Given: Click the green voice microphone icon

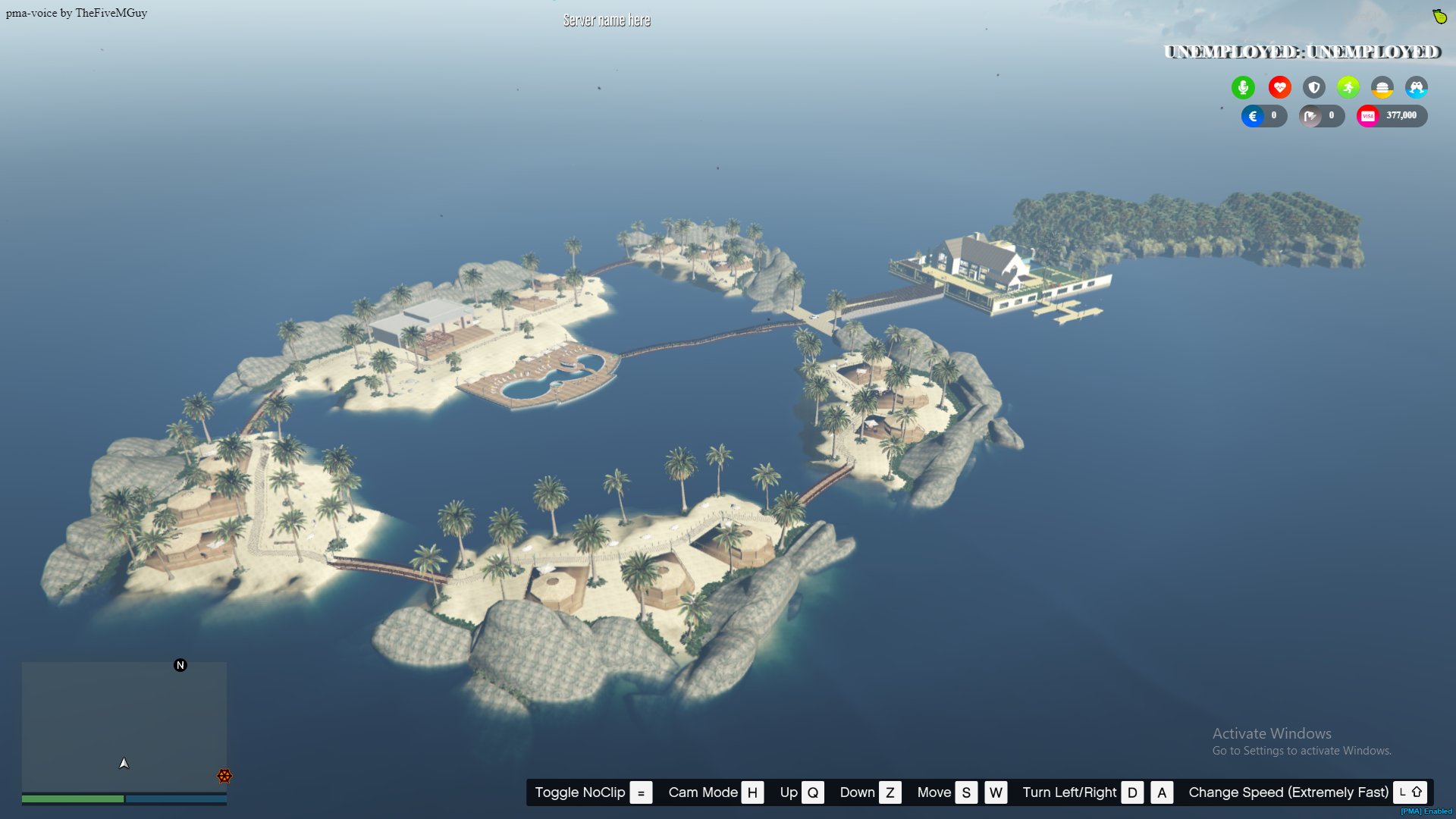Looking at the screenshot, I should click(x=1243, y=87).
